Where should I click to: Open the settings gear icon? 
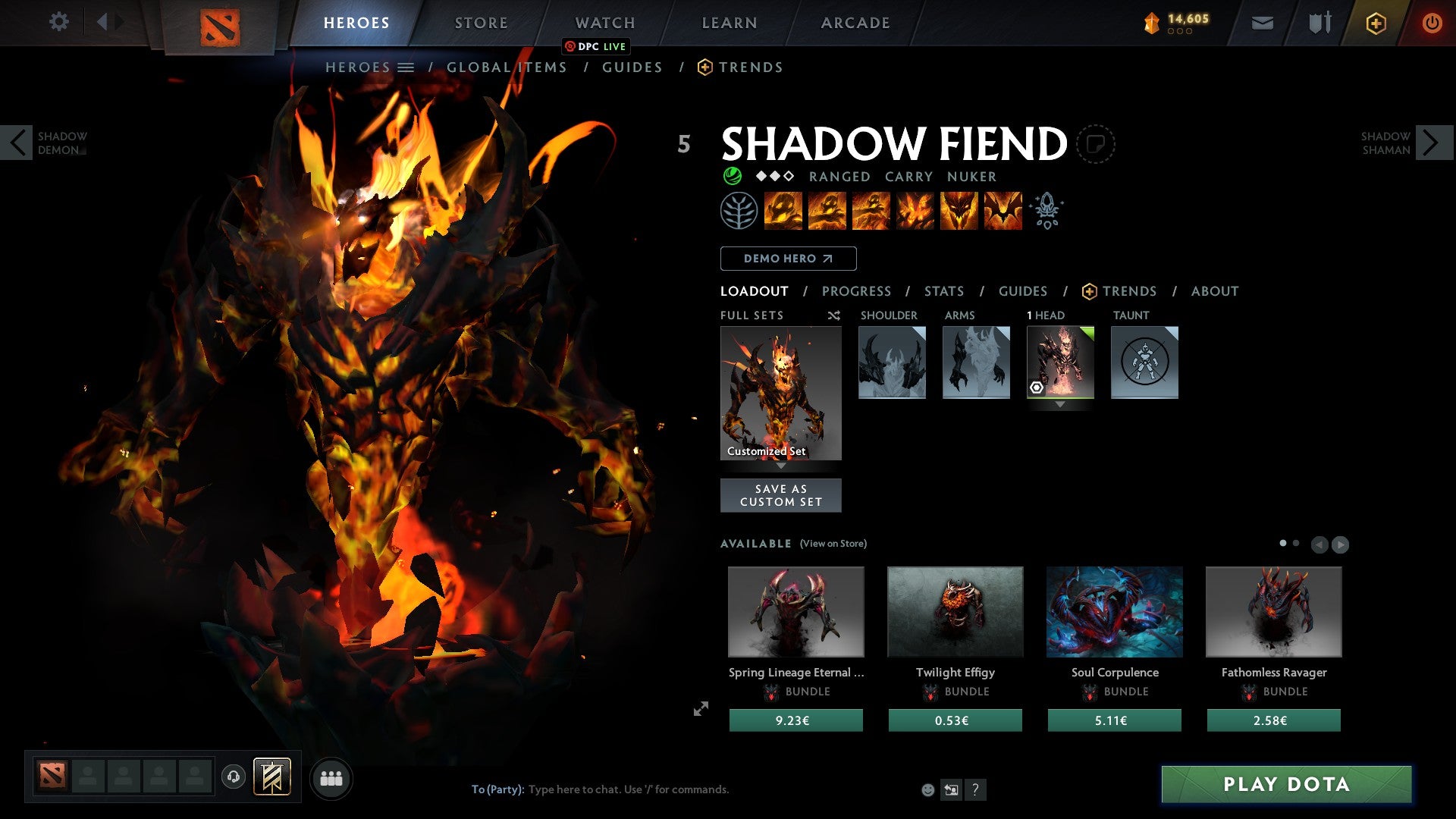[58, 22]
